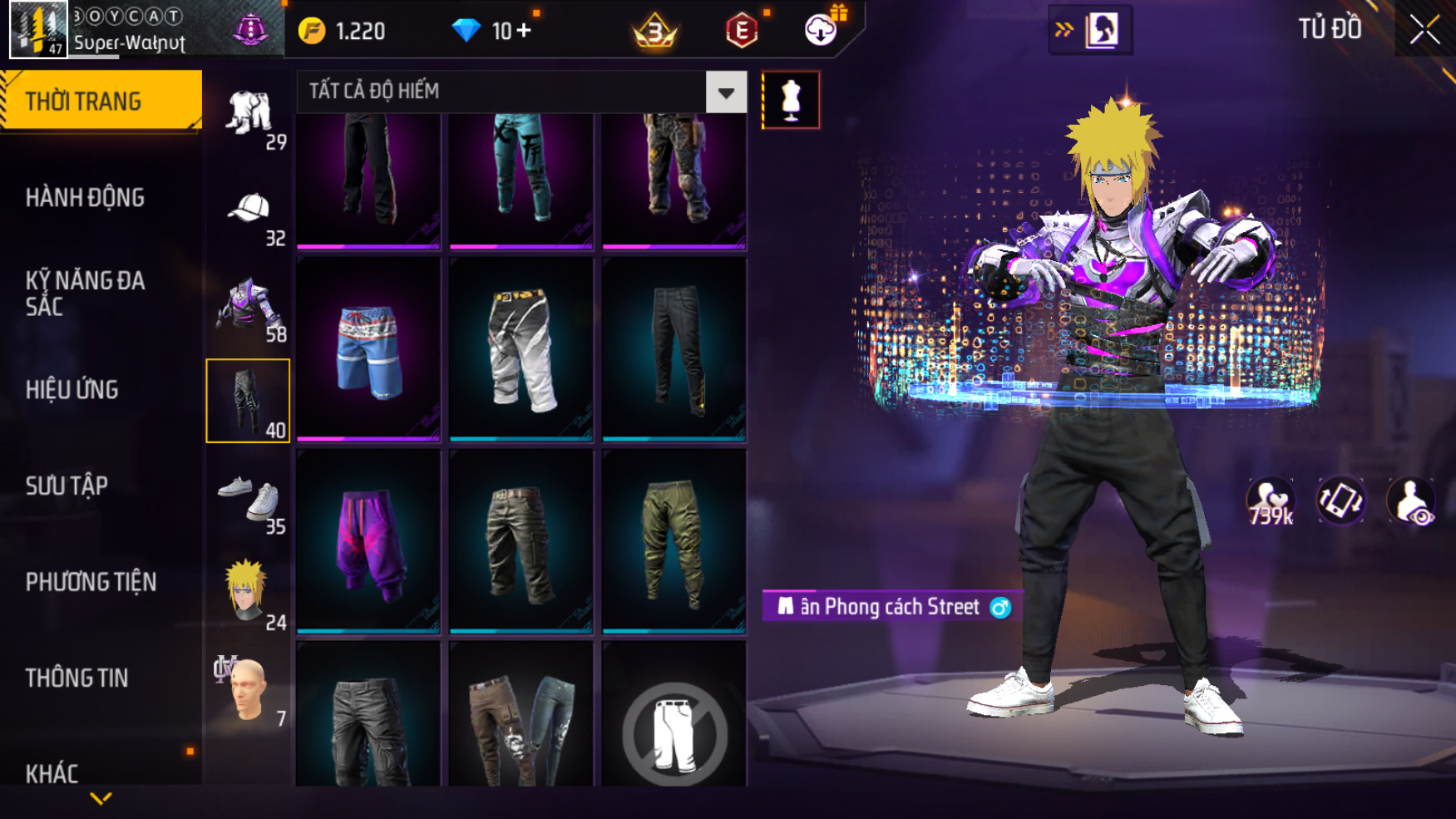Switch to Kỹ Năng Đa Sắc section
The width and height of the screenshot is (1456, 819).
pos(85,293)
